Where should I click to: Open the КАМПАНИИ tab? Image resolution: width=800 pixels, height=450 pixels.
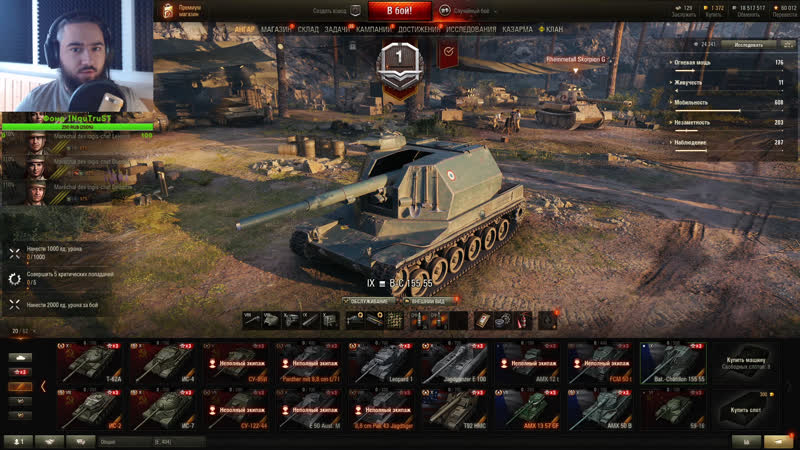373,30
